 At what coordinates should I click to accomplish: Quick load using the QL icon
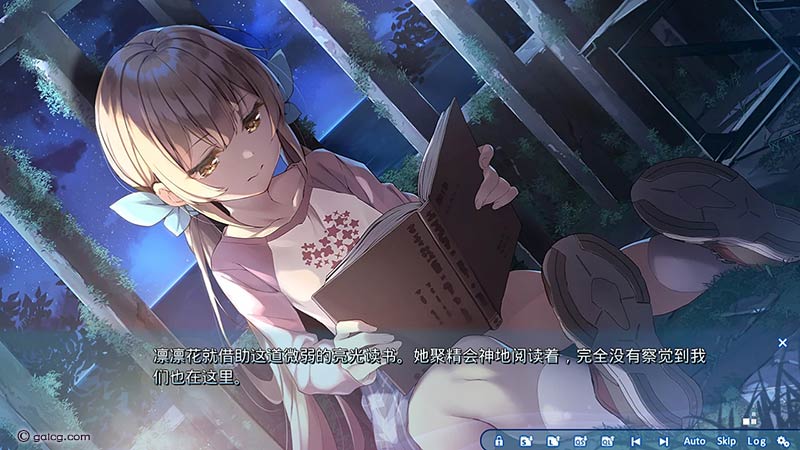[x=607, y=441]
